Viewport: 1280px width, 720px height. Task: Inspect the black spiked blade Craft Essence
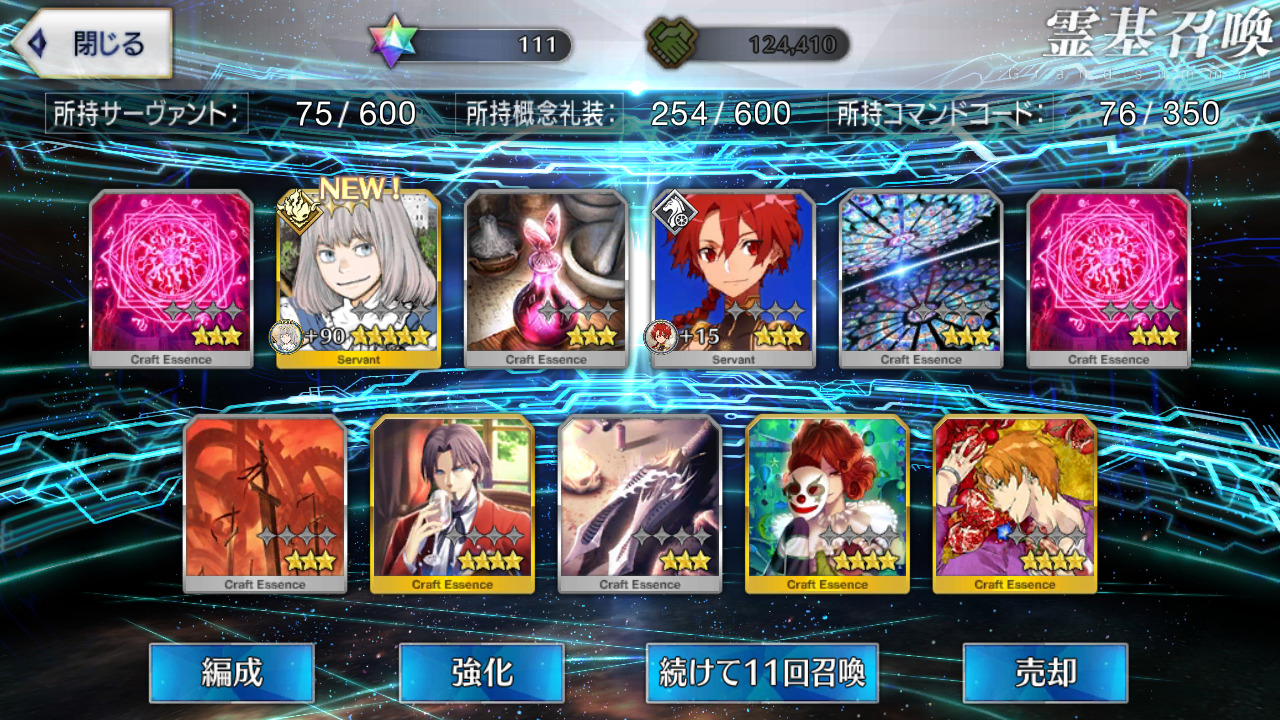640,504
